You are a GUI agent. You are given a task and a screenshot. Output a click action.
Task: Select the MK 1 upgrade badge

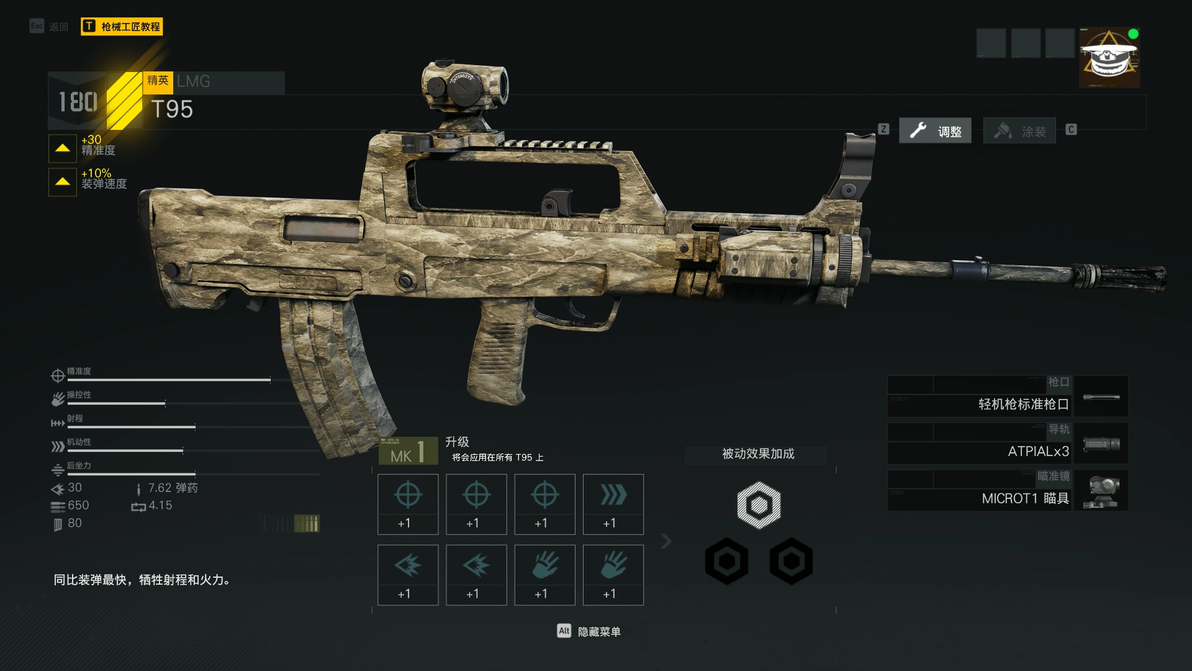click(x=408, y=453)
